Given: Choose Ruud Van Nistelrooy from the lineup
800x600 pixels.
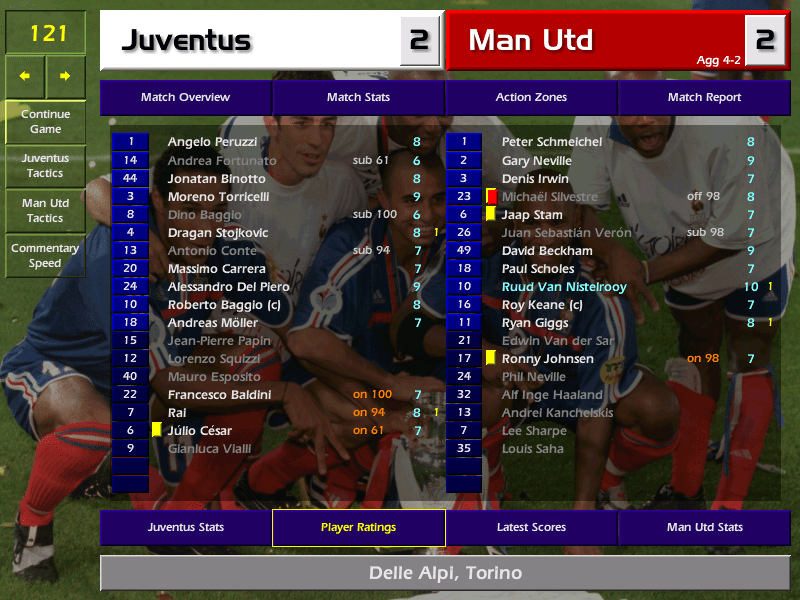Looking at the screenshot, I should click(x=564, y=287).
